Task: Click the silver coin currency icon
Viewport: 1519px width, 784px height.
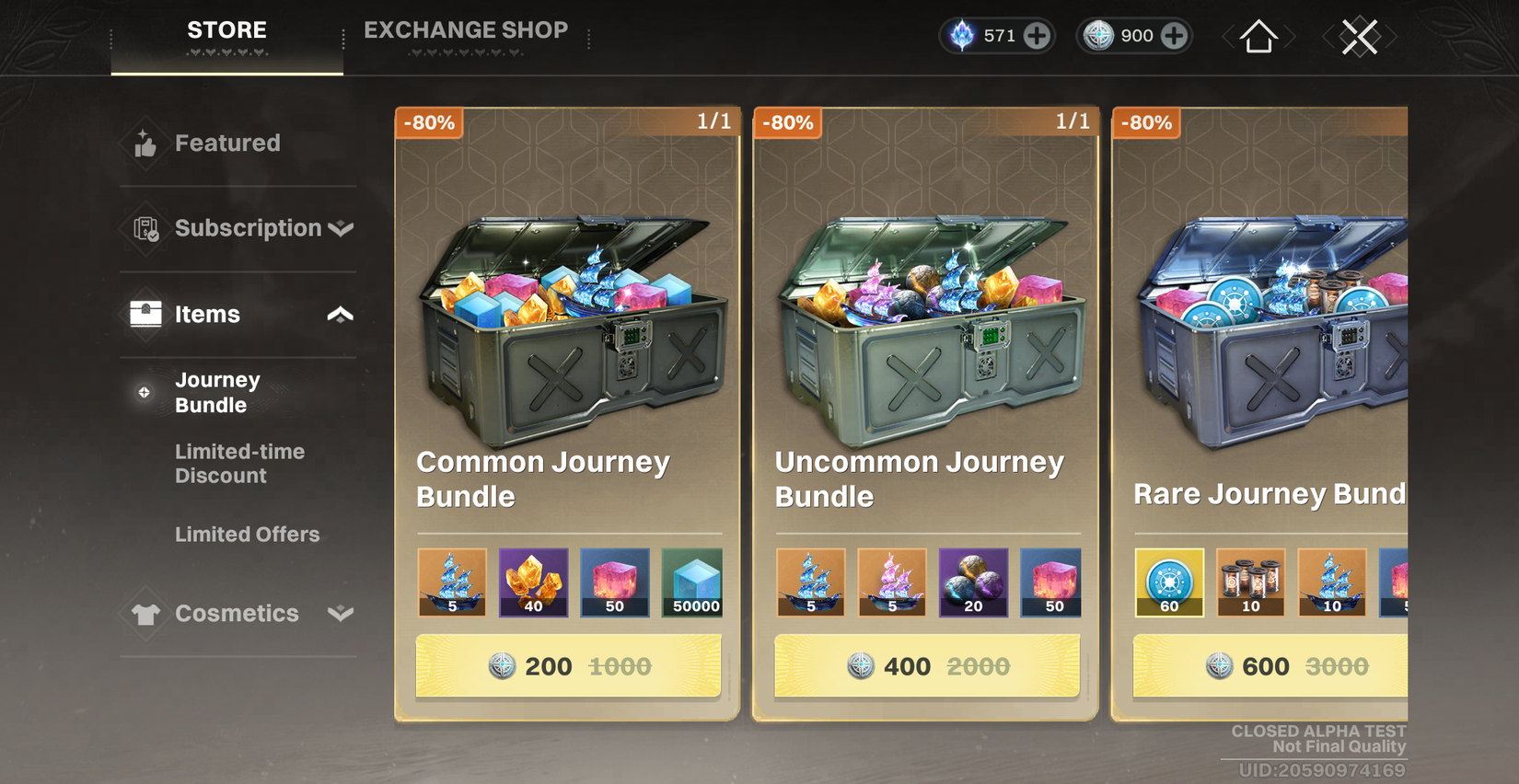Action: [x=1099, y=36]
